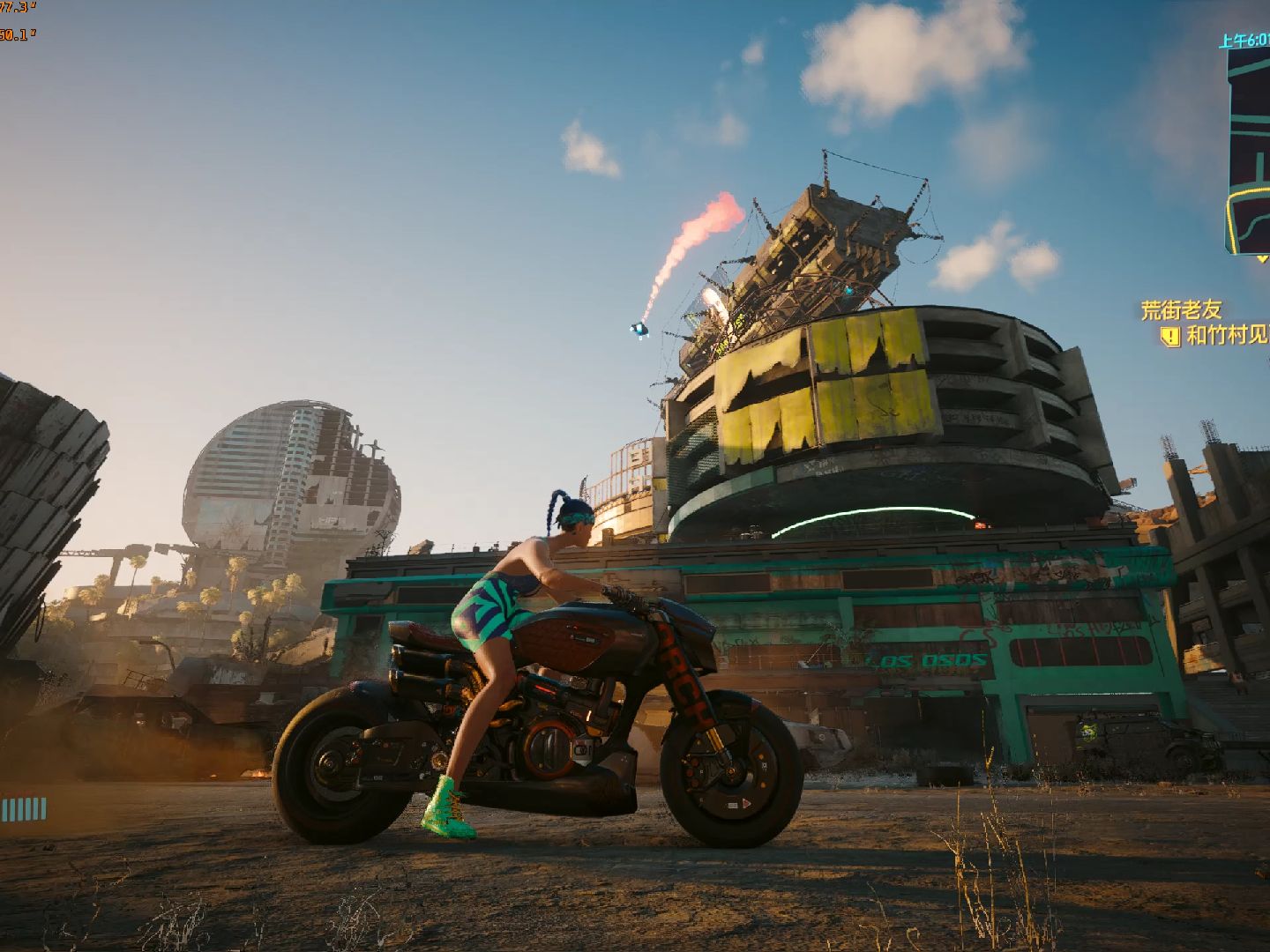Open the minimap in the corner

[1247, 150]
